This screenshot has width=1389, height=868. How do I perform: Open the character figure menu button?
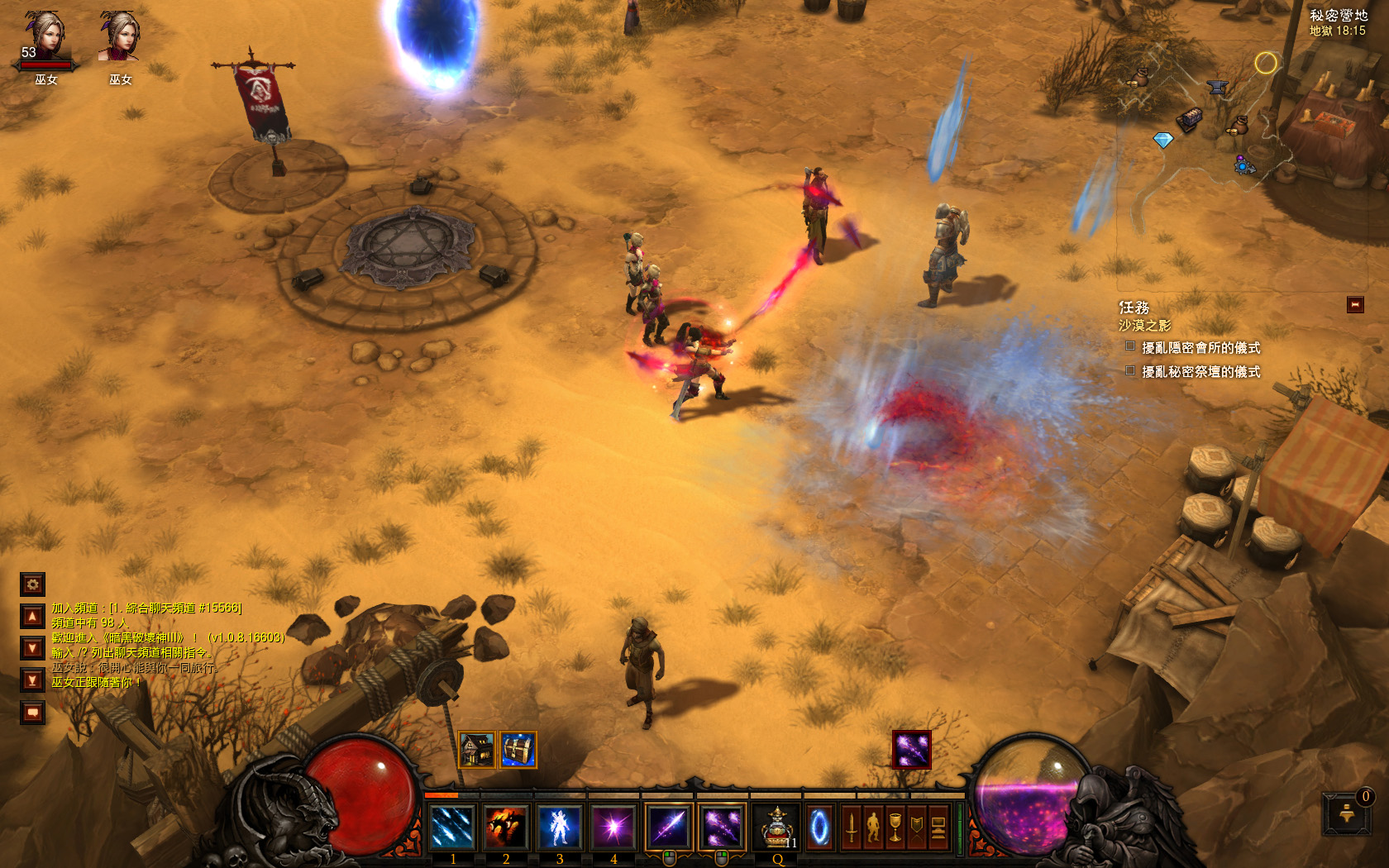(873, 826)
